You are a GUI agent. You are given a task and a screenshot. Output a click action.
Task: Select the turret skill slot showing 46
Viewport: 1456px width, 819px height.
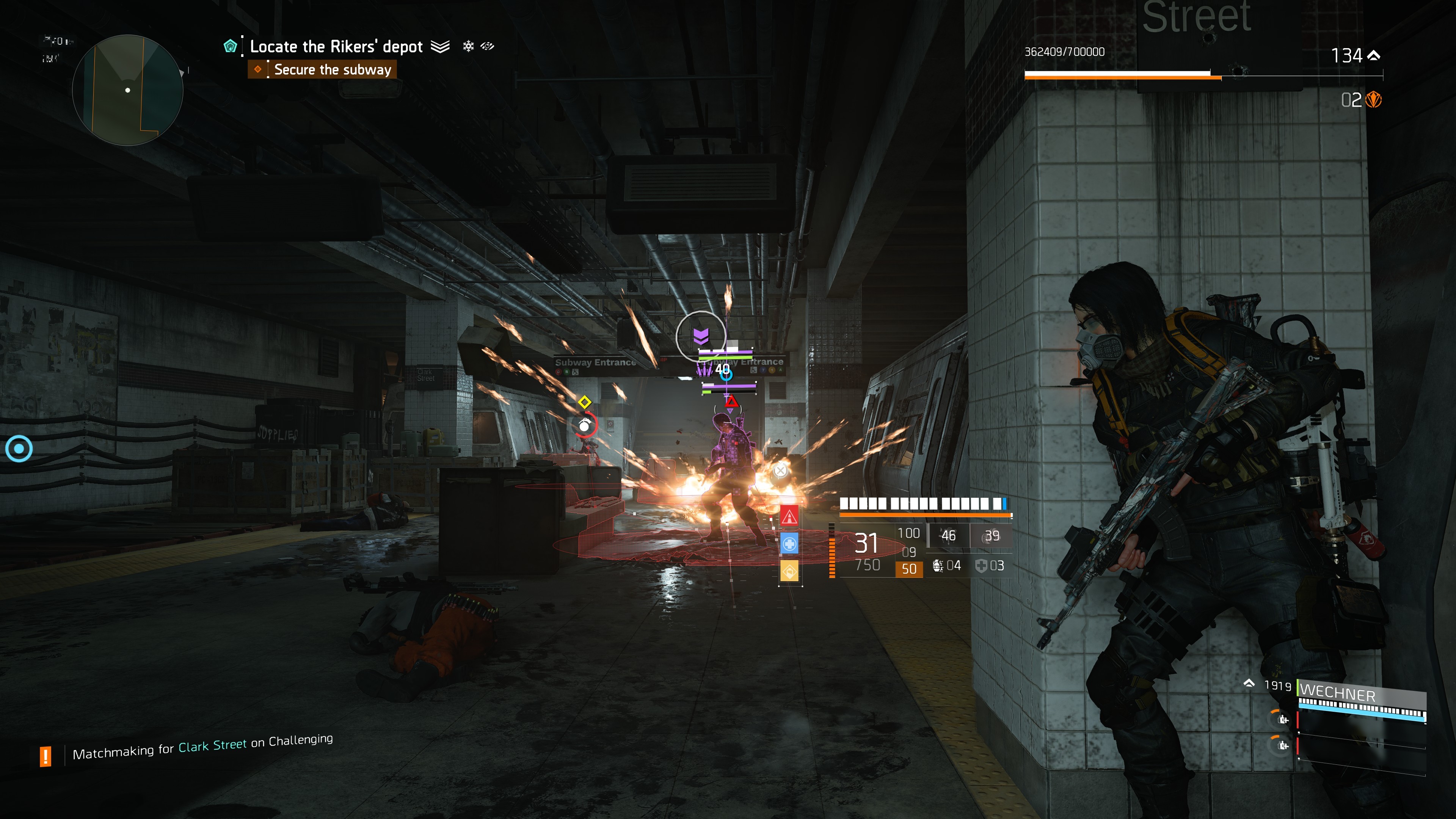click(948, 535)
